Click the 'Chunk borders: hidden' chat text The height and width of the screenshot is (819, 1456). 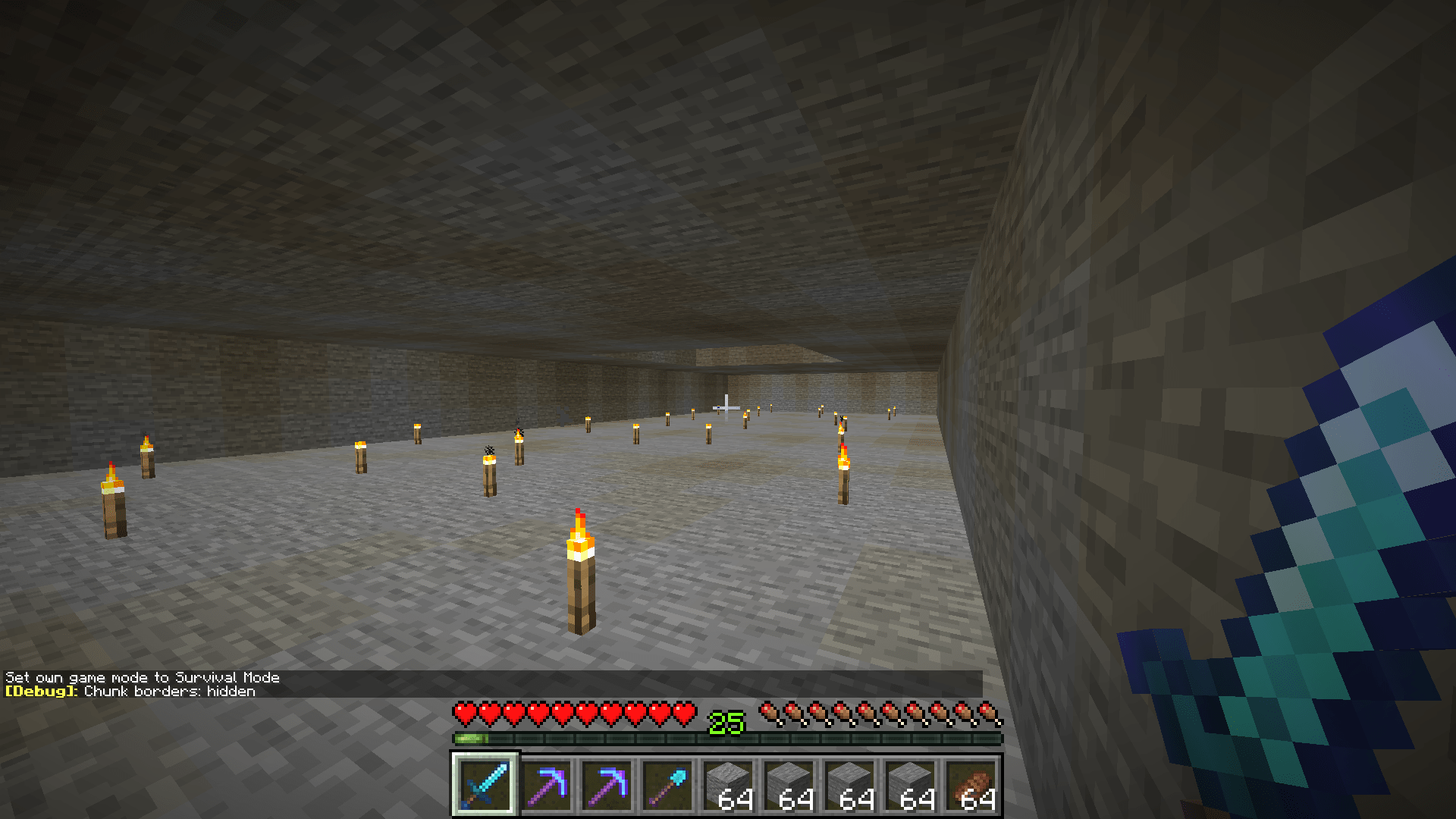(171, 692)
